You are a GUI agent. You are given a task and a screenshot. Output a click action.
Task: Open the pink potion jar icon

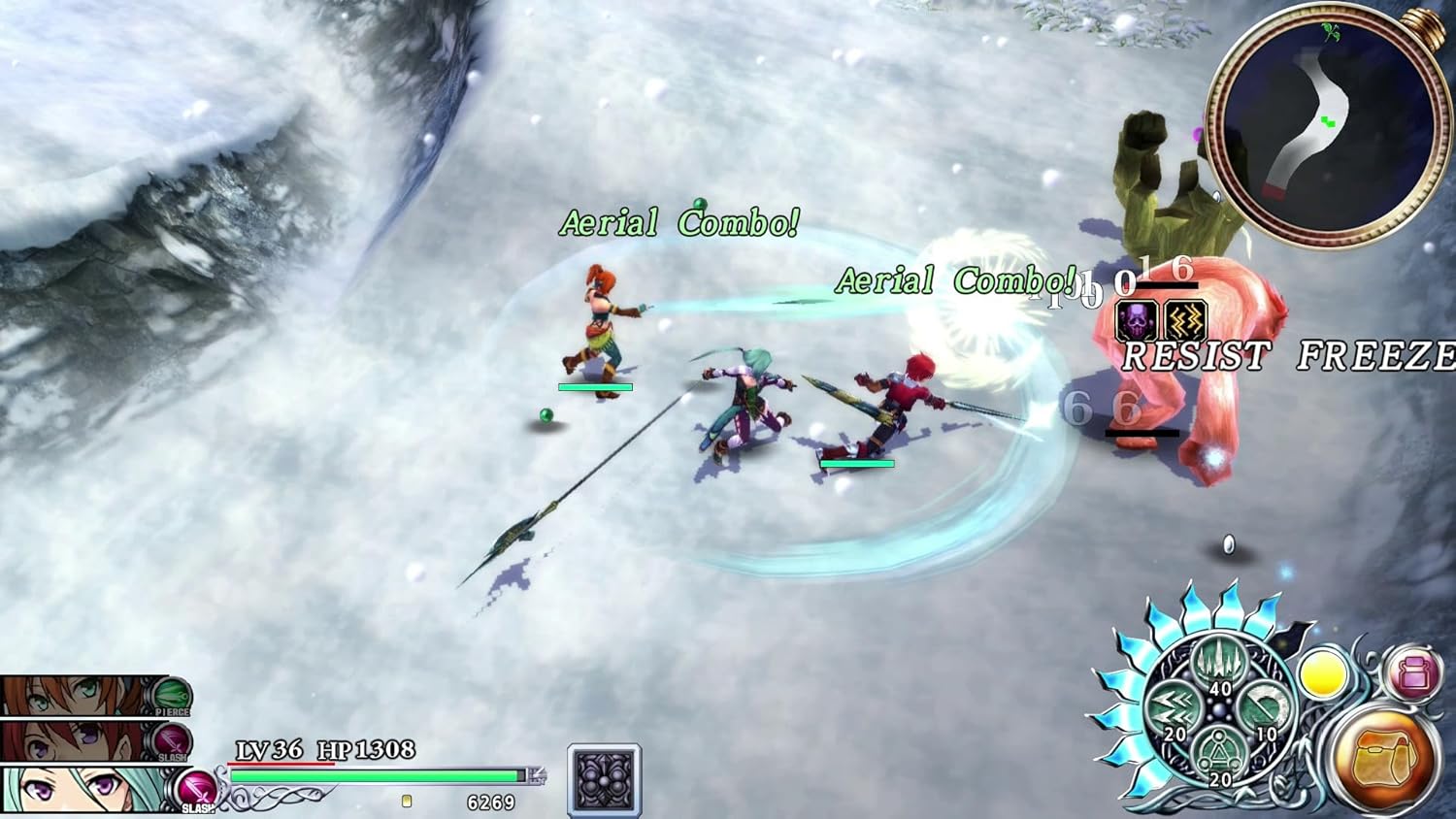[x=1414, y=673]
